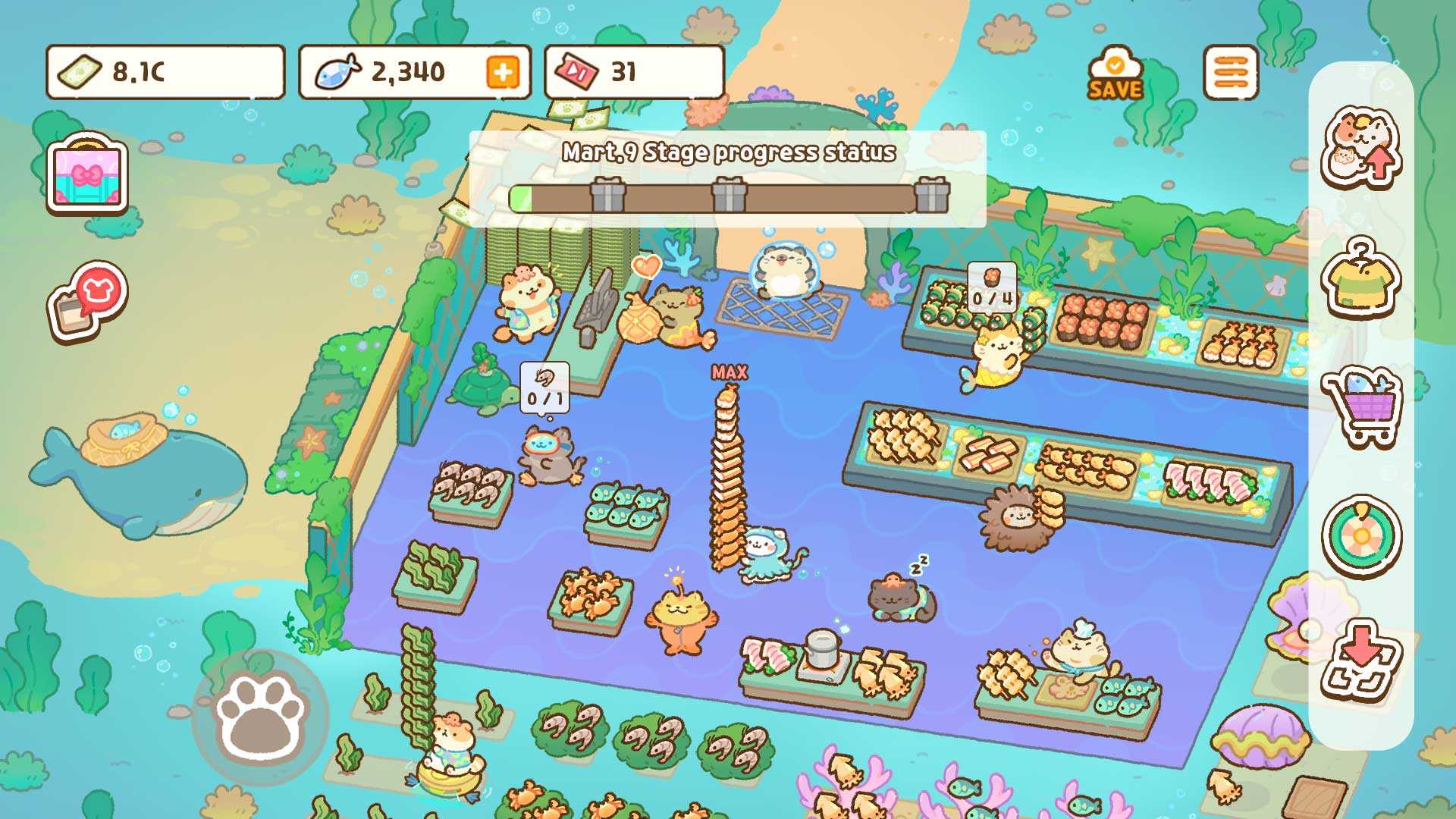Viewport: 1456px width, 819px height.
Task: Open the costume wardrobe shirt icon
Action: [1360, 277]
